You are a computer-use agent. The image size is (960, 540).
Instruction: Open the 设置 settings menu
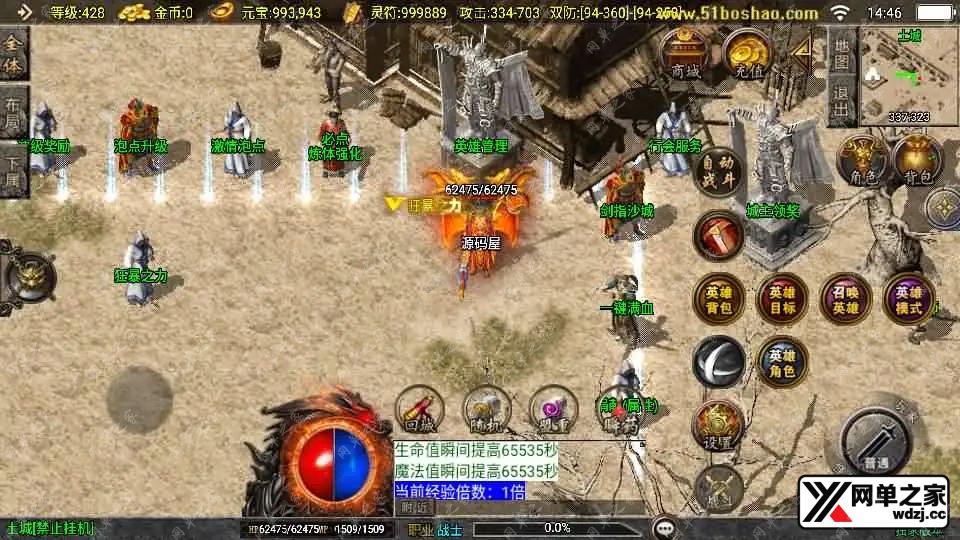pyautogui.click(x=718, y=424)
